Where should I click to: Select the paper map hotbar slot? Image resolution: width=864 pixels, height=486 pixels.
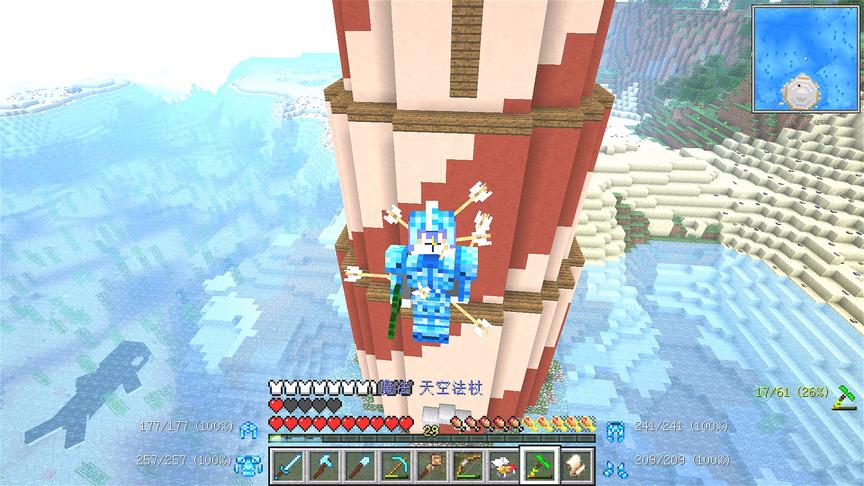click(578, 465)
